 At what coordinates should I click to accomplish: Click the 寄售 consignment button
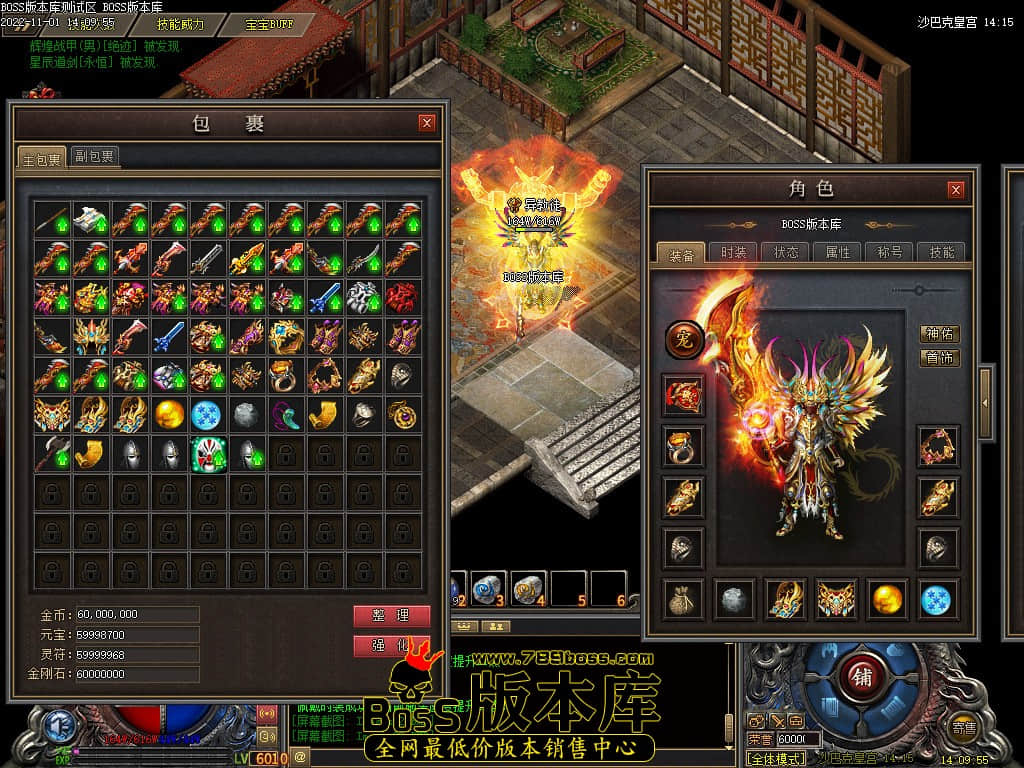964,727
